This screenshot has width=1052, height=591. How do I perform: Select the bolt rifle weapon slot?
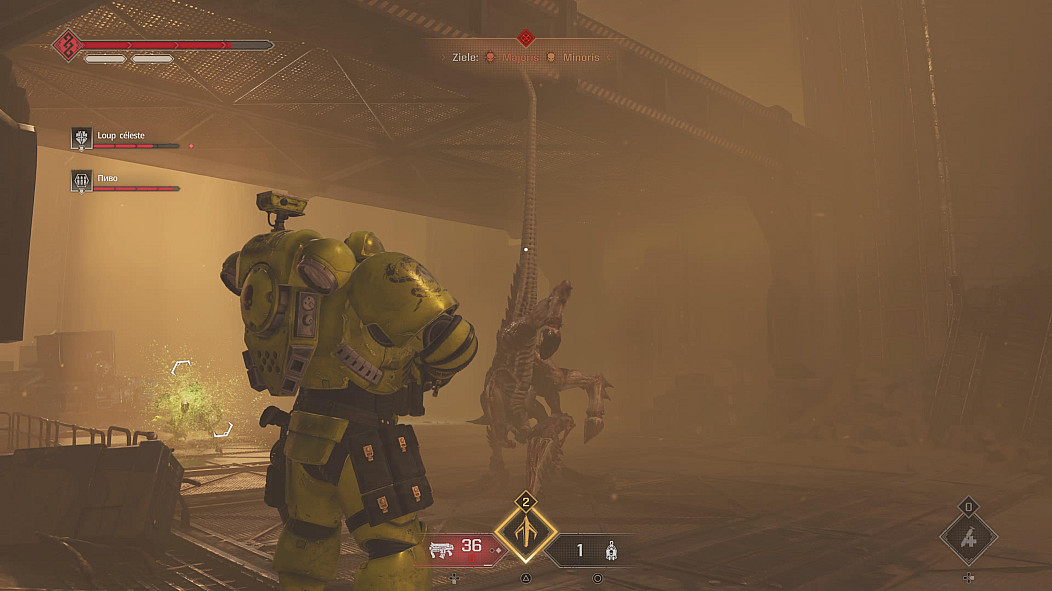tap(458, 549)
